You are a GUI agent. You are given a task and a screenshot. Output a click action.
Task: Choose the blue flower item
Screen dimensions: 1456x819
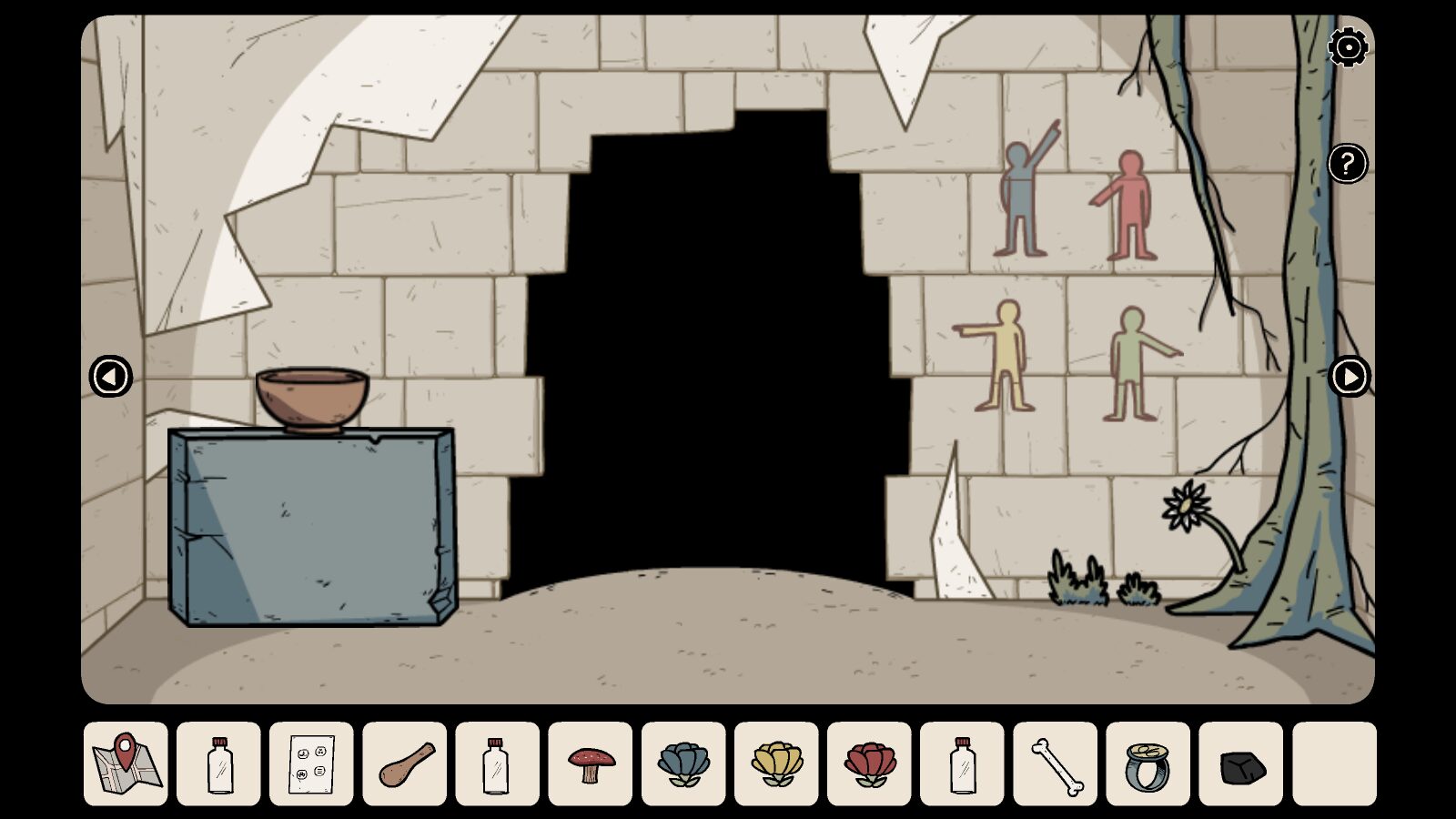tap(683, 763)
